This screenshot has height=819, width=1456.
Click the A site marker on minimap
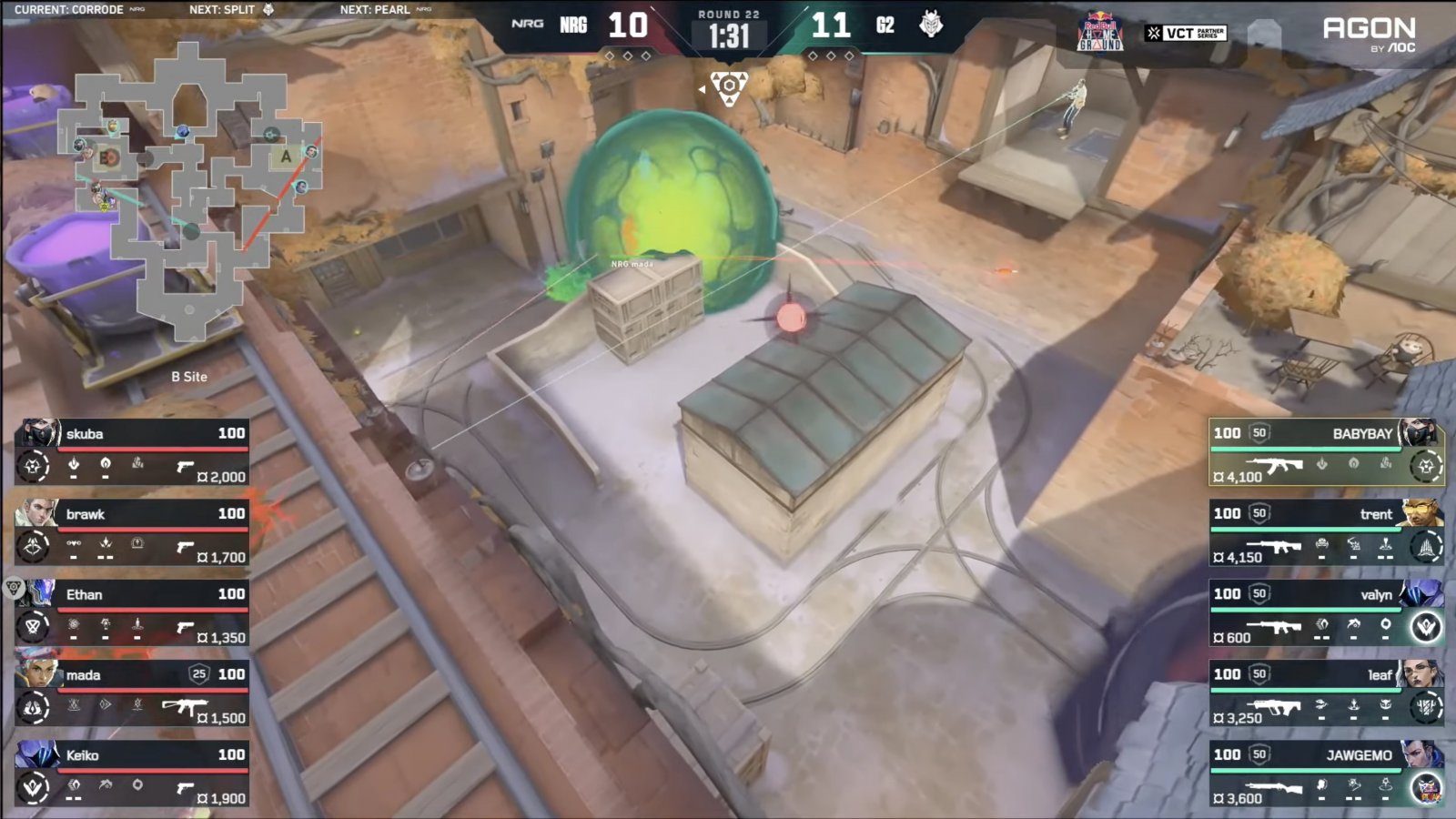coord(286,157)
